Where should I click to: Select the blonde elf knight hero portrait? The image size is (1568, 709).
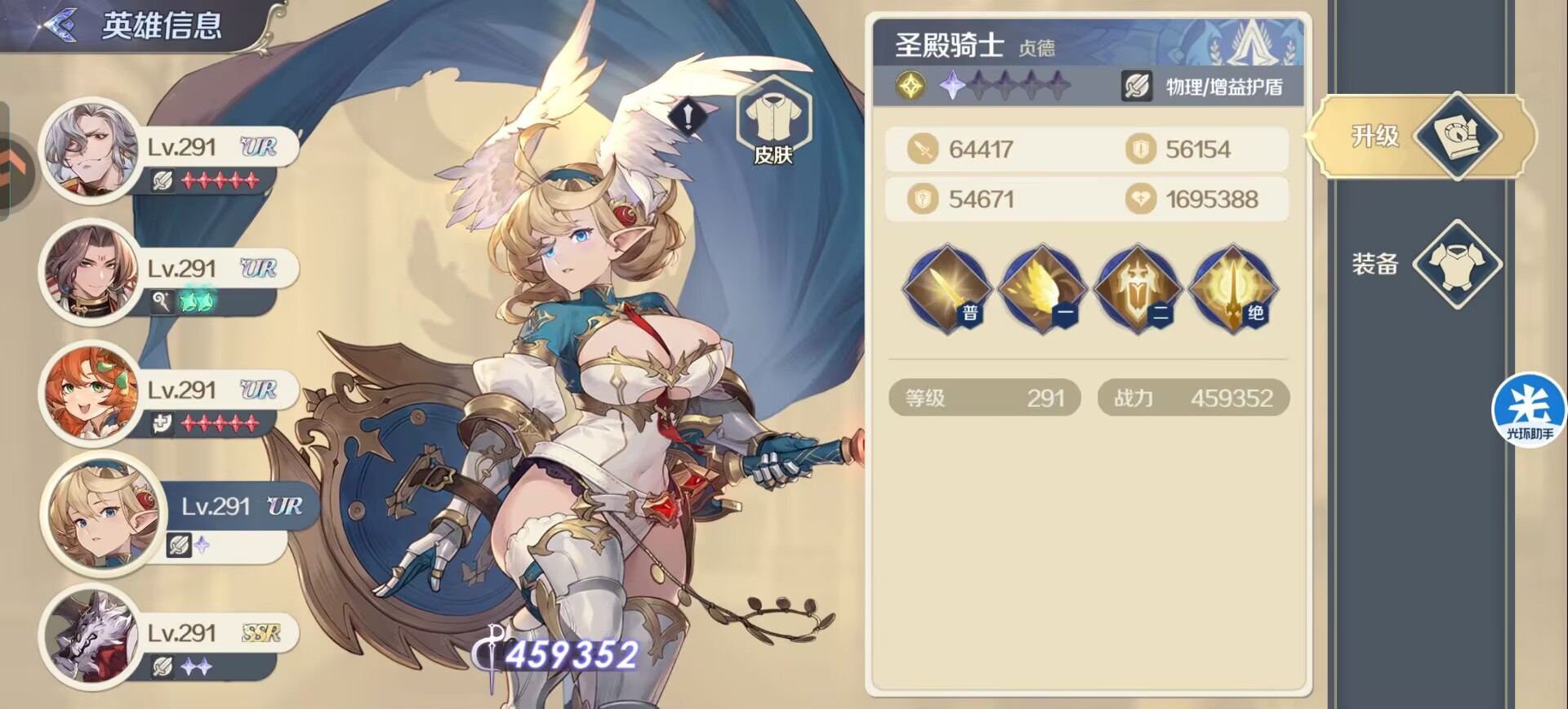tap(100, 513)
